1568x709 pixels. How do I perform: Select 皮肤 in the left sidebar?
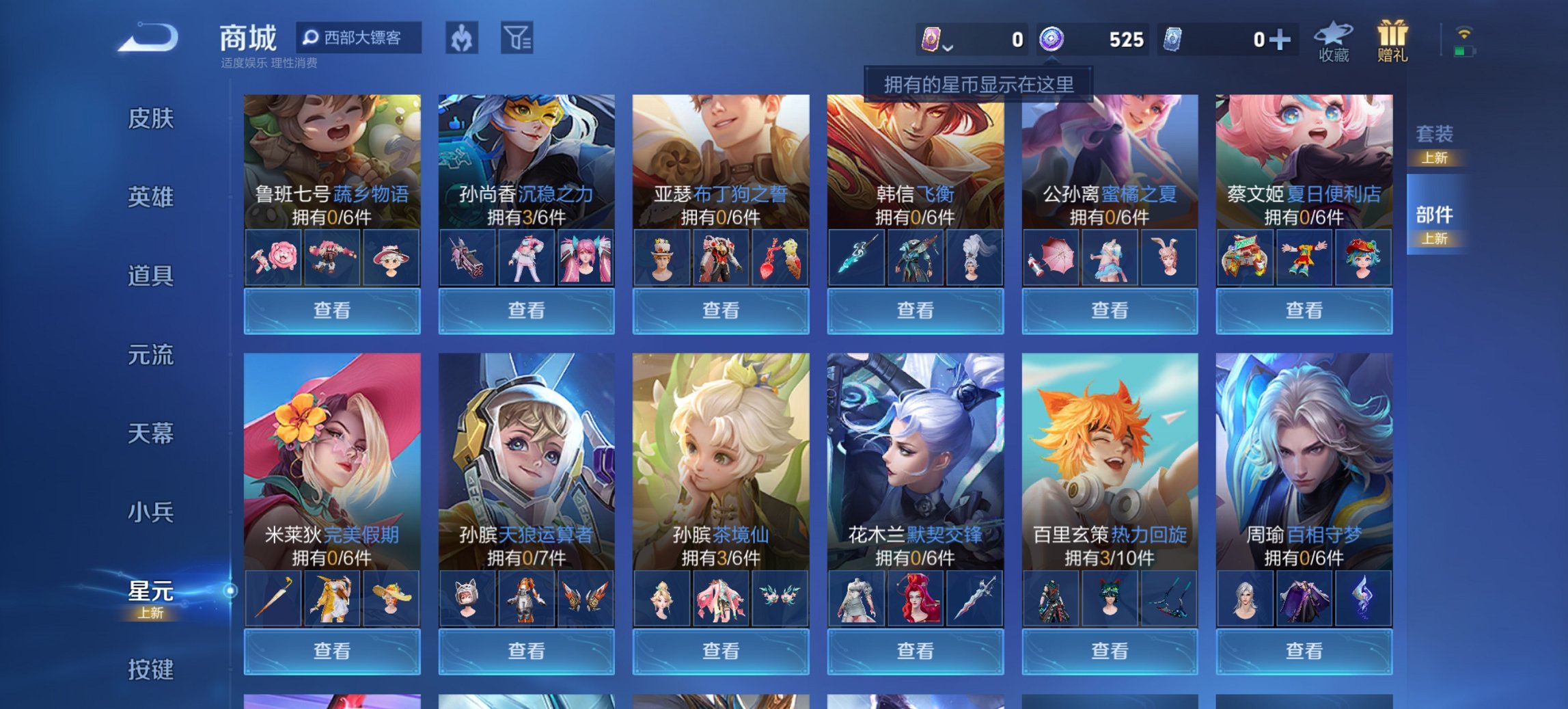[152, 119]
